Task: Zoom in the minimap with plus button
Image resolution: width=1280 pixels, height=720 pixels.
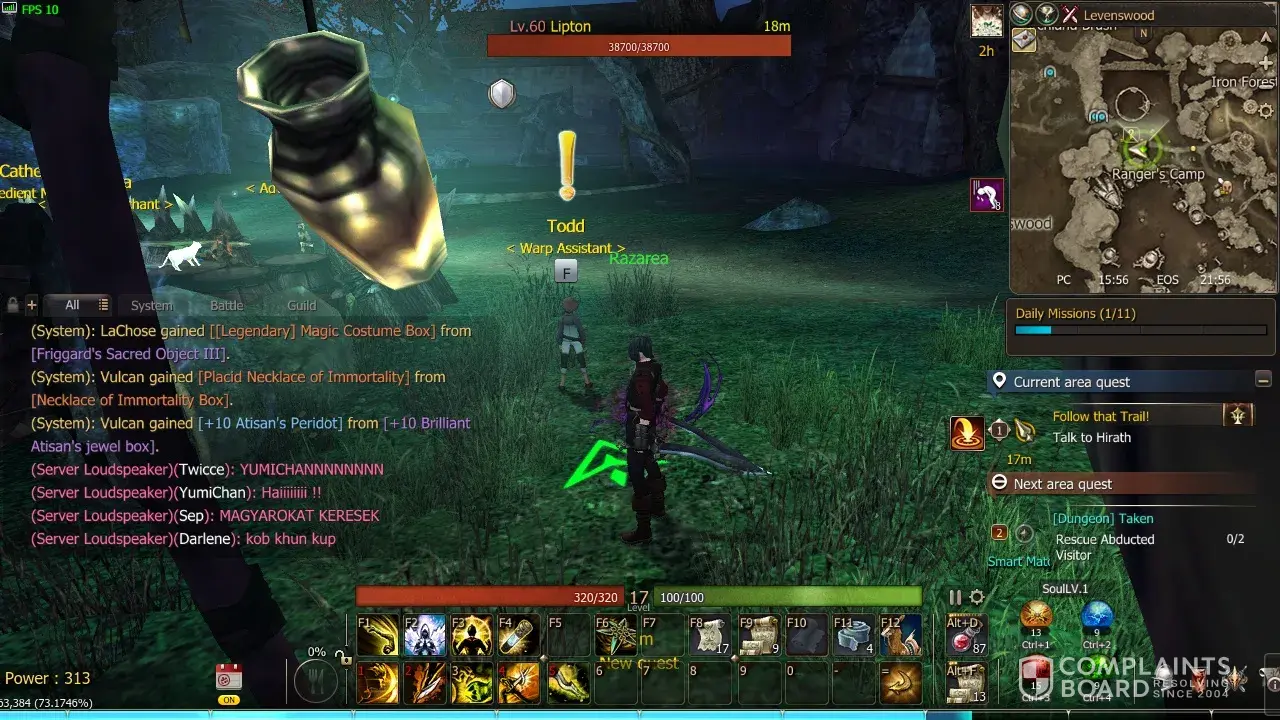Action: pyautogui.click(x=1266, y=63)
